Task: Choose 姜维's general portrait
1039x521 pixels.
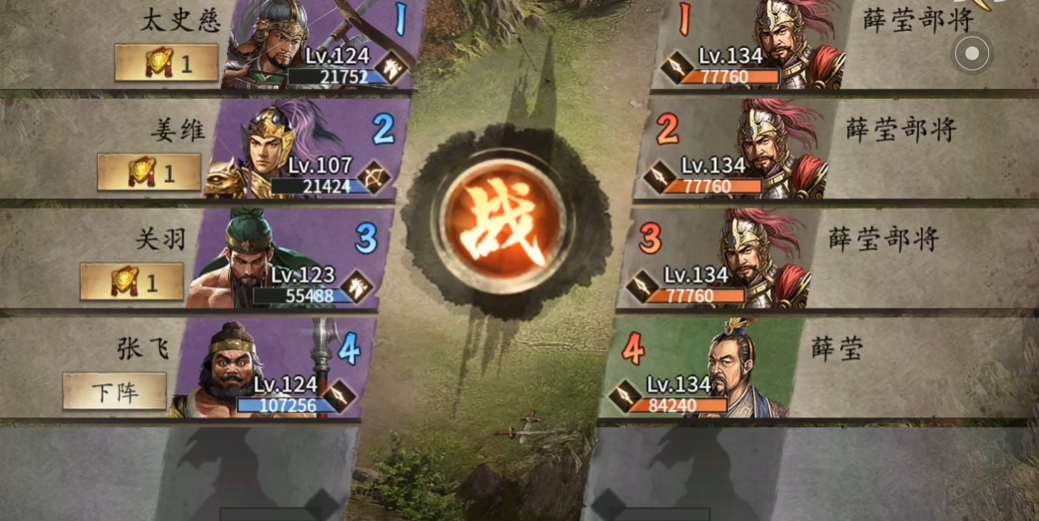Action: pyautogui.click(x=262, y=152)
